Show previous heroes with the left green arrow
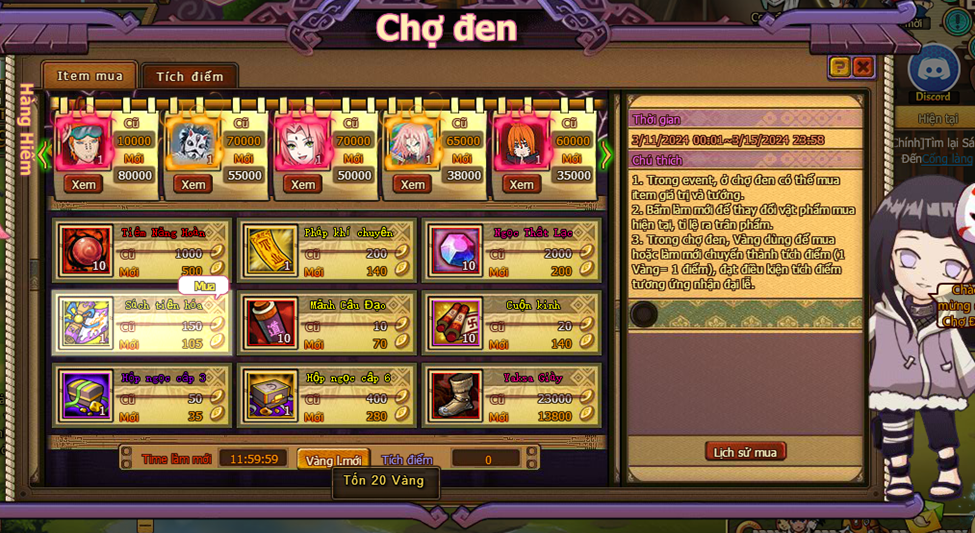Image resolution: width=975 pixels, height=533 pixels. coord(43,155)
